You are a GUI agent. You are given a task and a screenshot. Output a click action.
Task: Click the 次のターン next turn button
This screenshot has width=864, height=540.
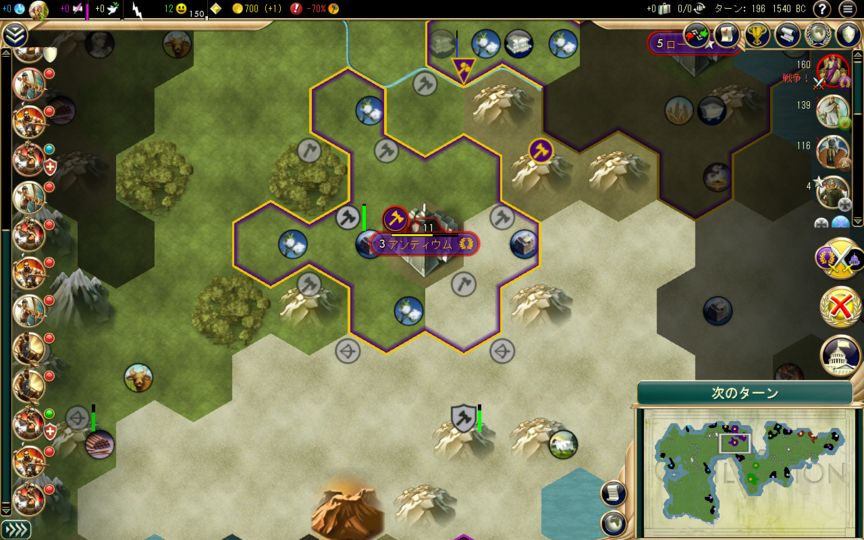coord(738,393)
